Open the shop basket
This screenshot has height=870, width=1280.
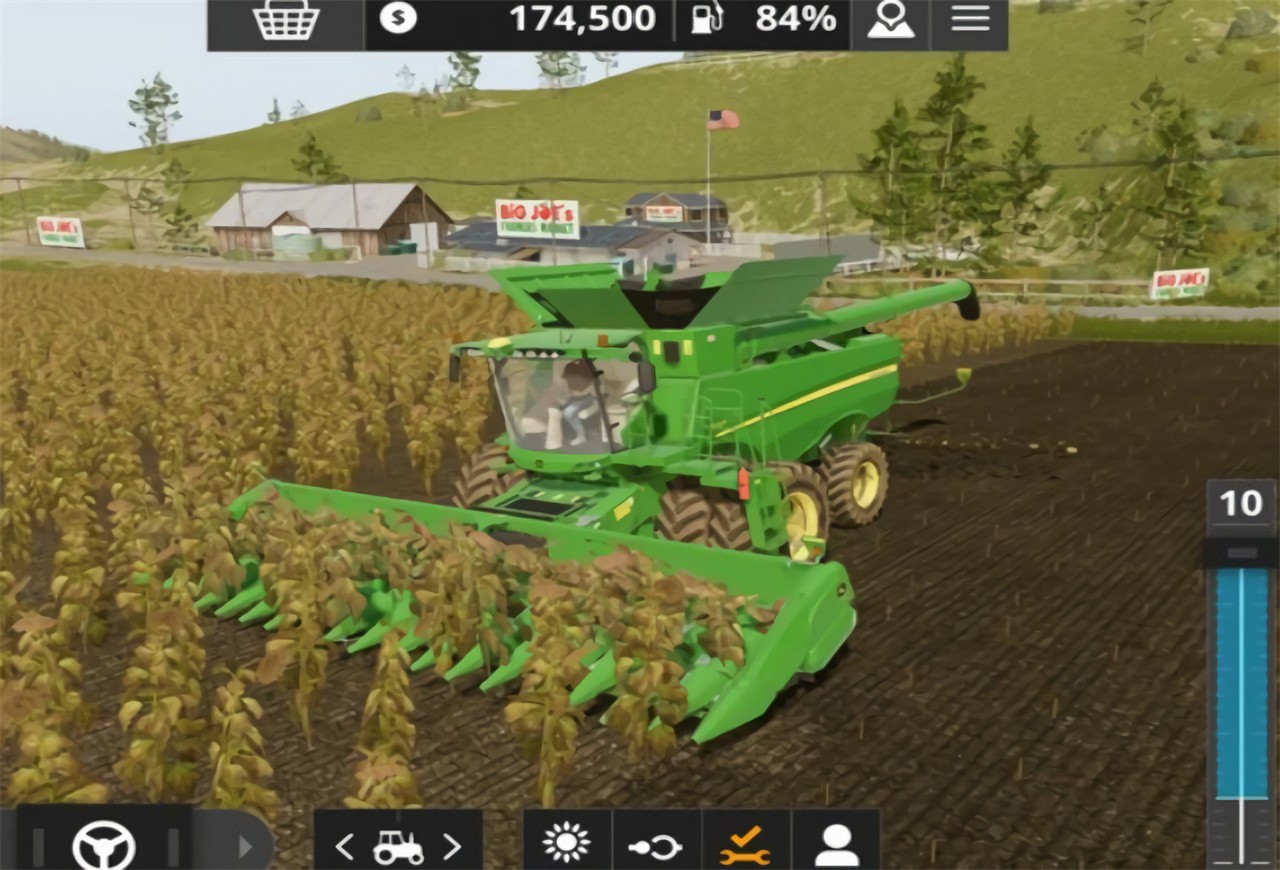(287, 20)
